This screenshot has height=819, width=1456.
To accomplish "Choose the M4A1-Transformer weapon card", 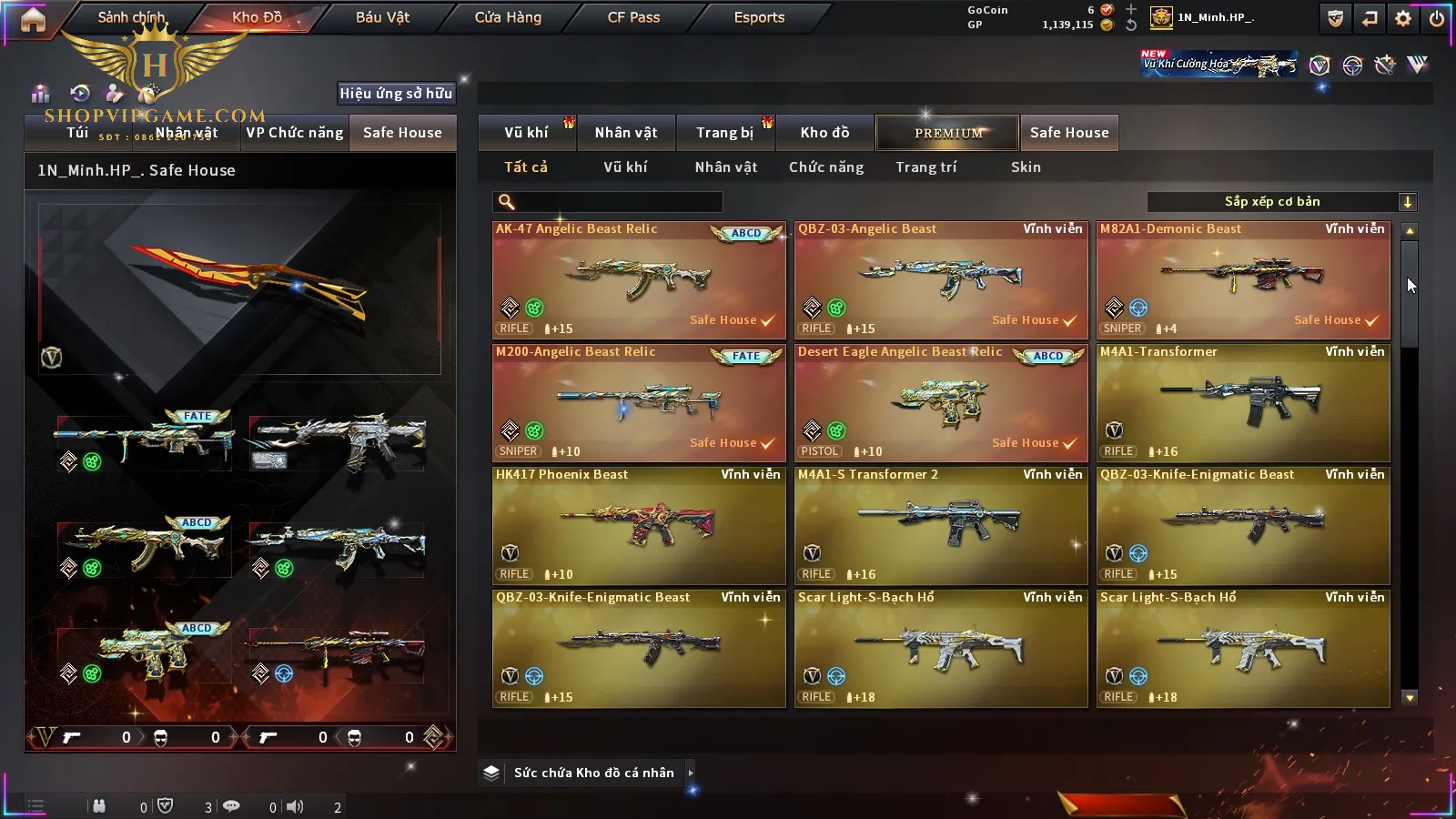I will pyautogui.click(x=1243, y=403).
